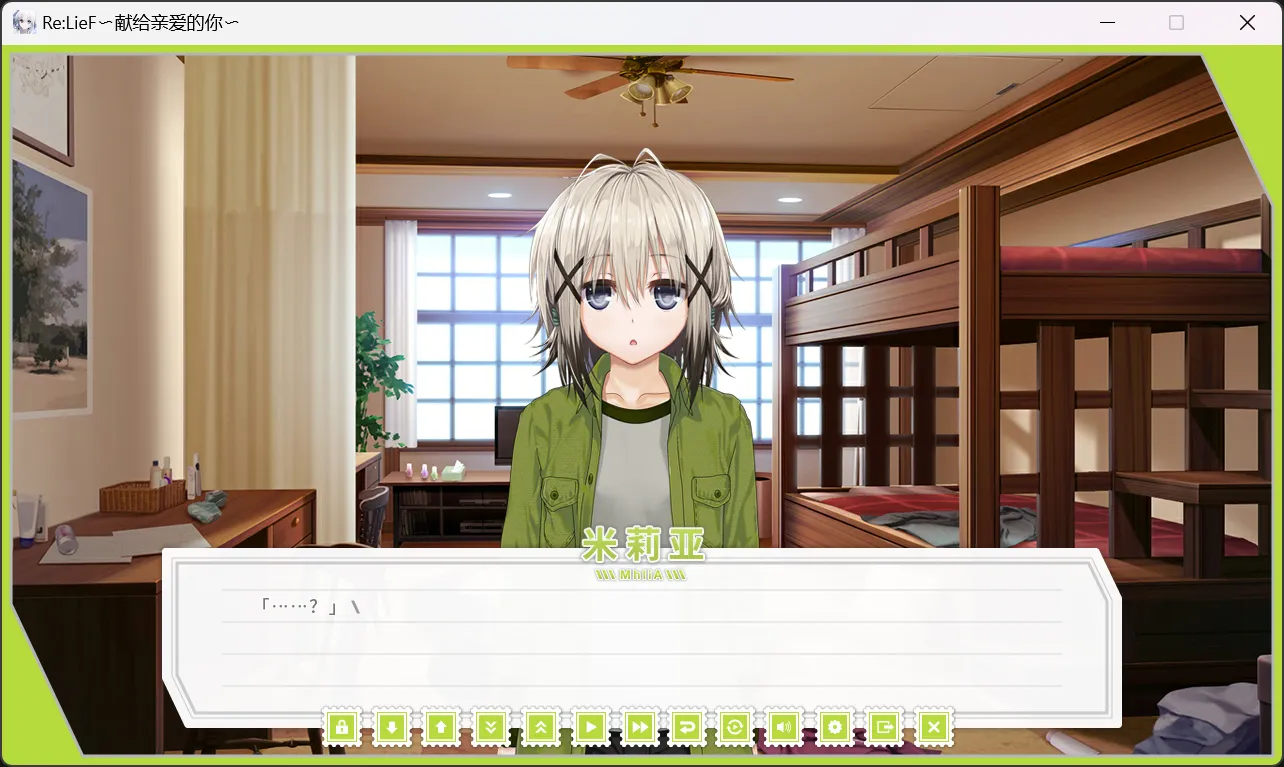Hide the message window with the X stamp
1284x767 pixels.
933,727
